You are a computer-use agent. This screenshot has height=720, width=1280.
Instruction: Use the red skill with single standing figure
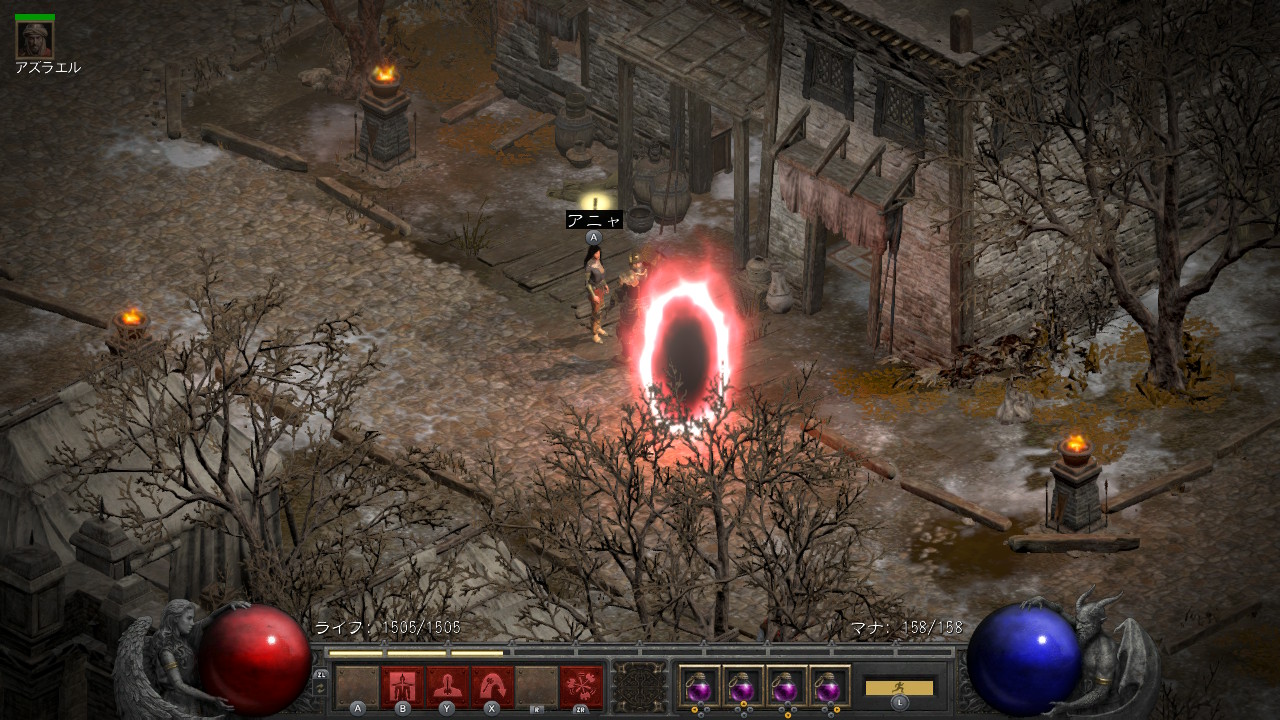coord(447,686)
